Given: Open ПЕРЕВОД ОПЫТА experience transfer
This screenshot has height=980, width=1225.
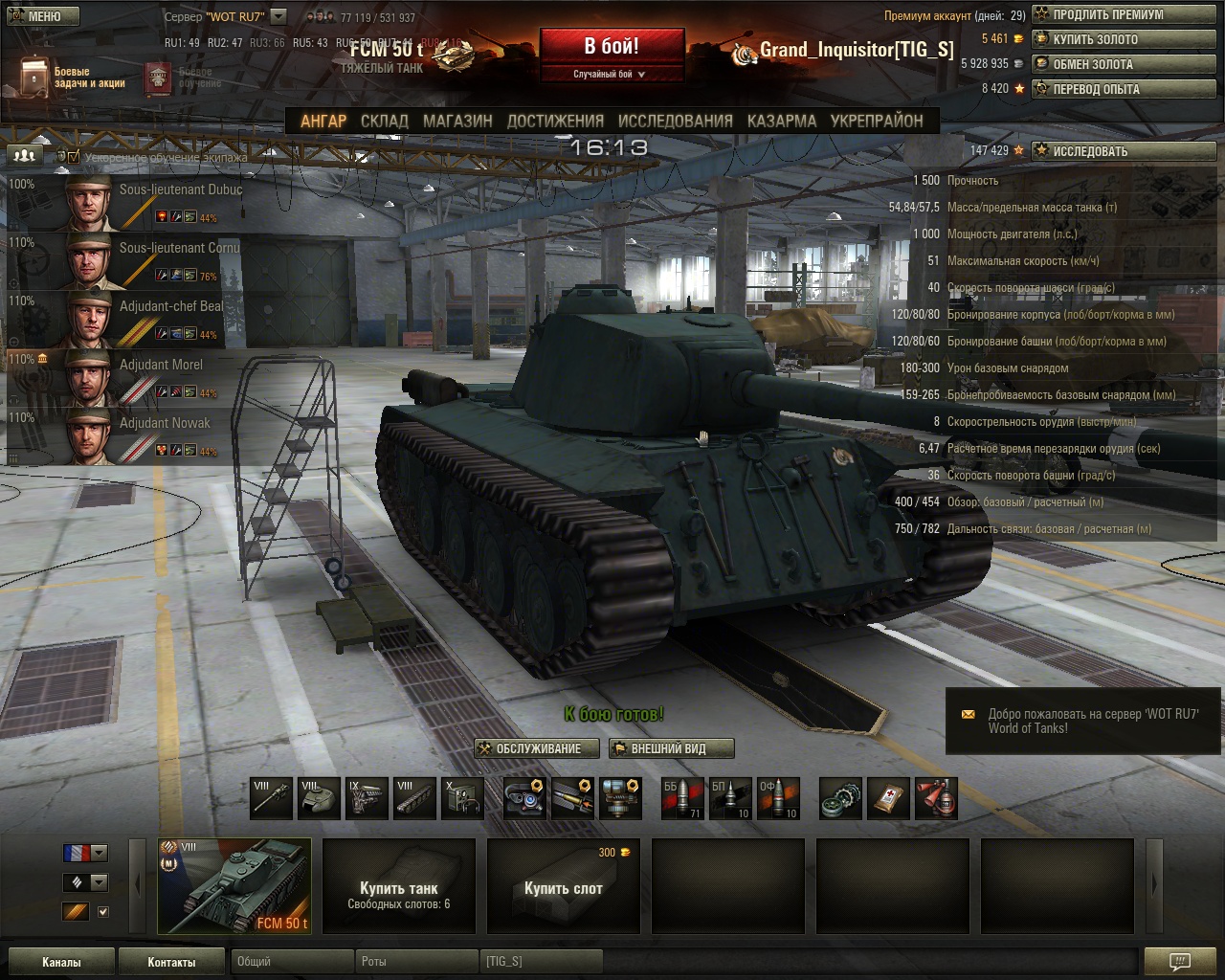Looking at the screenshot, I should click(1124, 89).
